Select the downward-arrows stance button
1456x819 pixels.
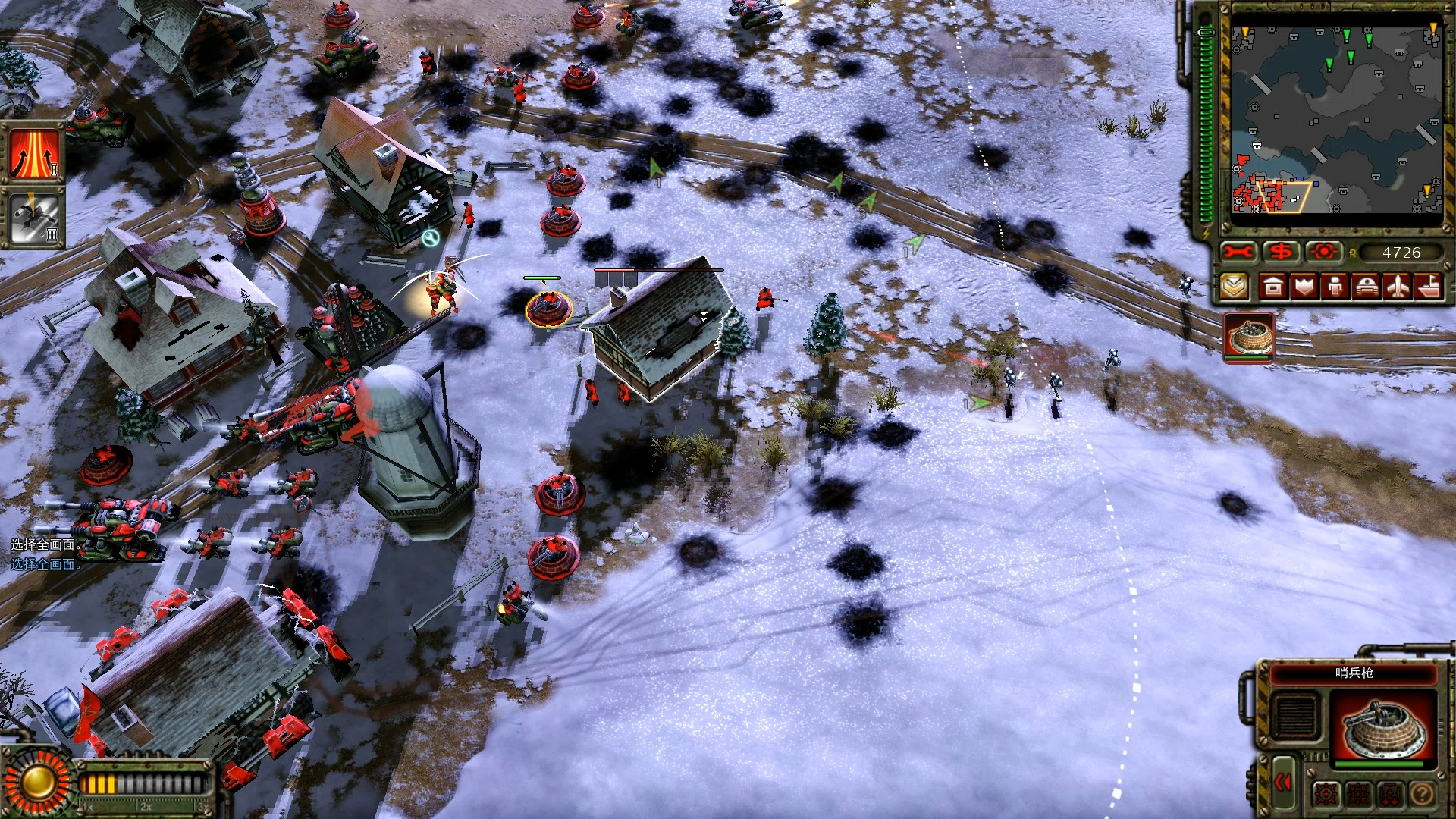(1390, 794)
